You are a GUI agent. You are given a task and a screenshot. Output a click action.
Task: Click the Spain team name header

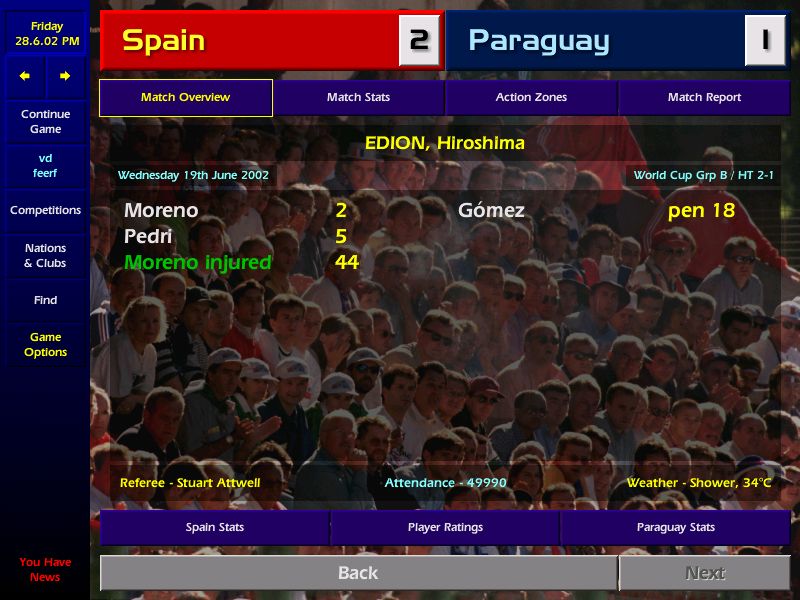click(250, 40)
